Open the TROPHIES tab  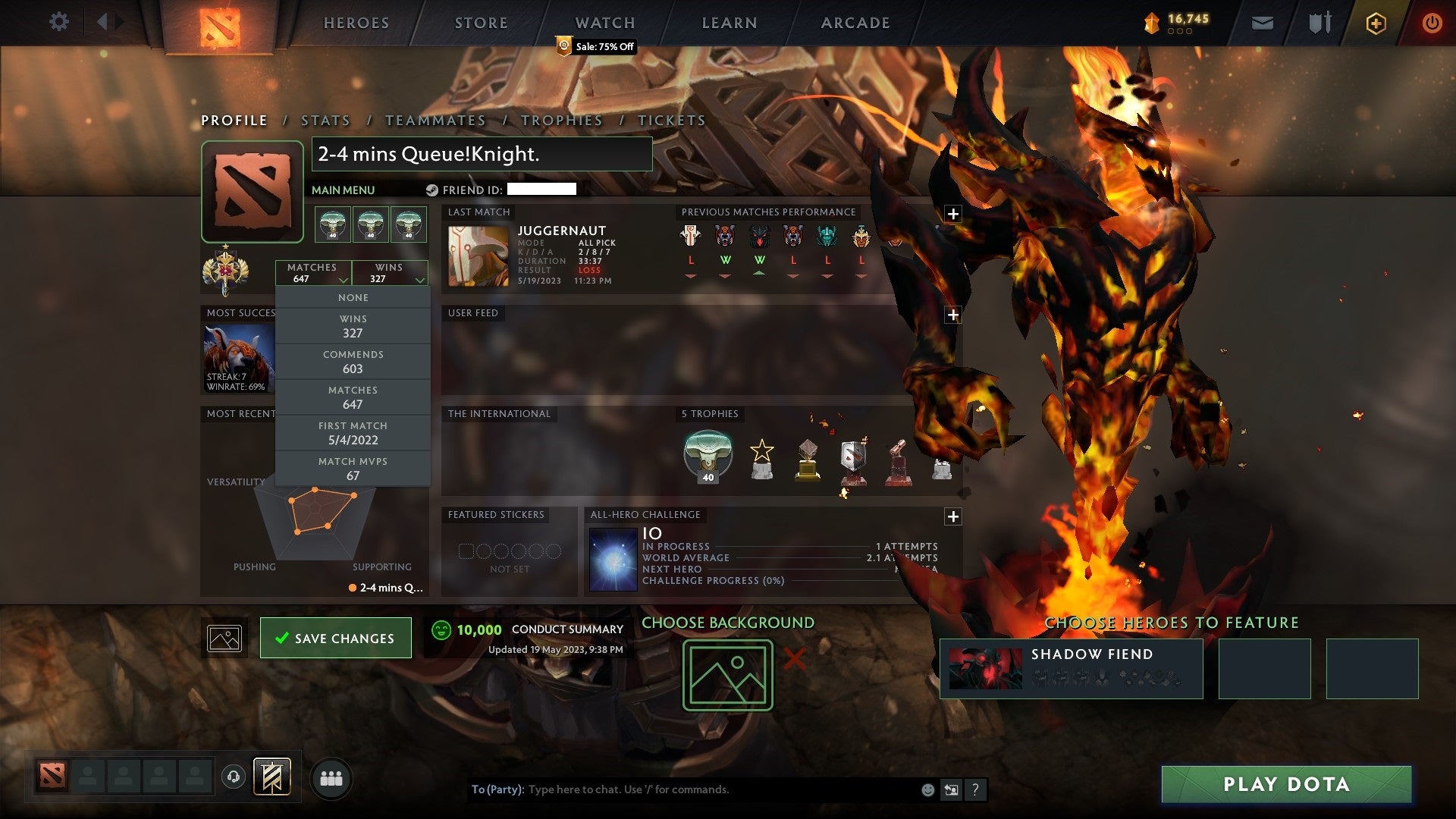coord(561,120)
